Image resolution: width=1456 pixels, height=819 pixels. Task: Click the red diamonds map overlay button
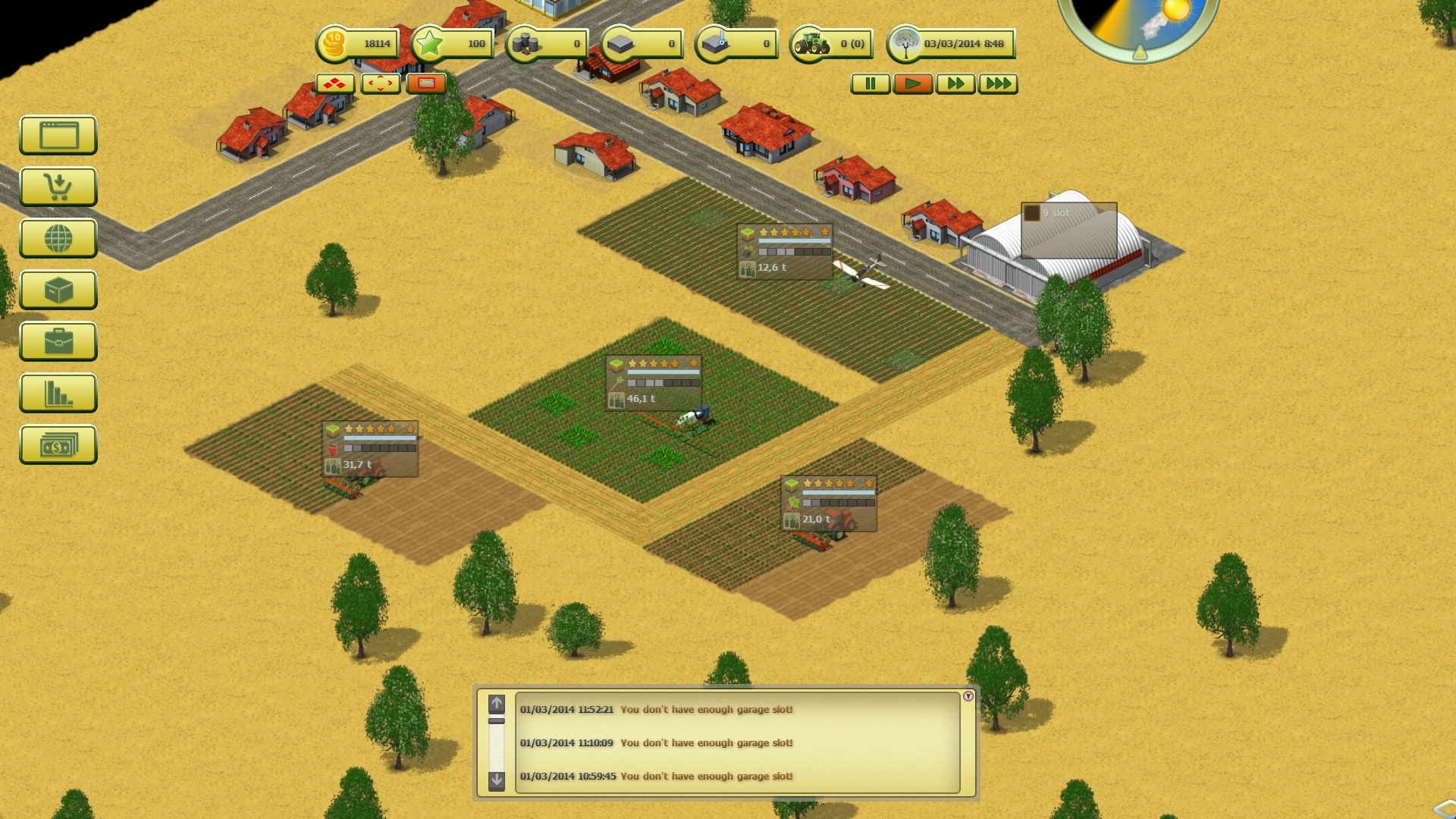pyautogui.click(x=335, y=84)
